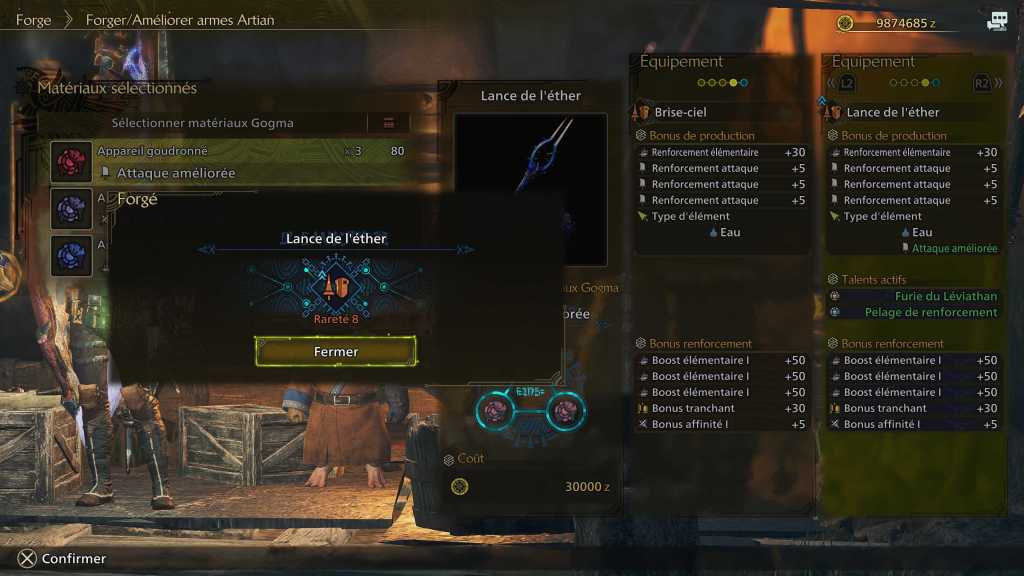Go back to Forge in the breadcrumb

pos(33,20)
